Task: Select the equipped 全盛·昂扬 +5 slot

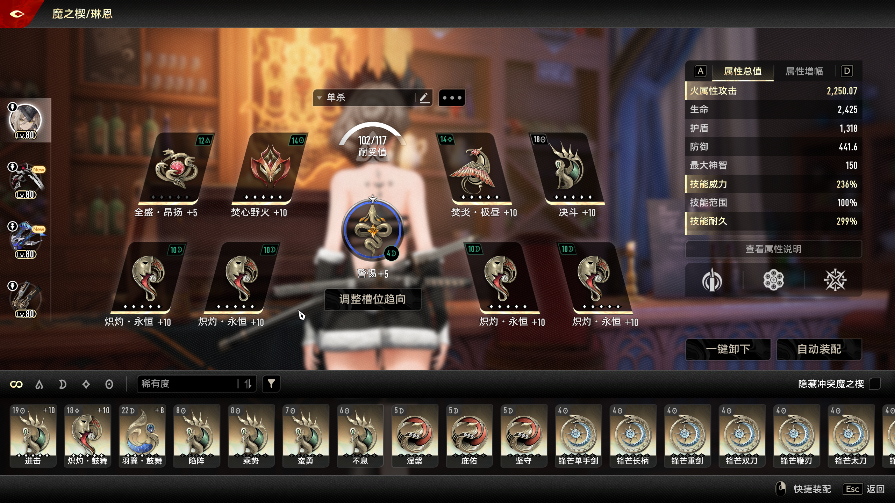Action: 177,170
